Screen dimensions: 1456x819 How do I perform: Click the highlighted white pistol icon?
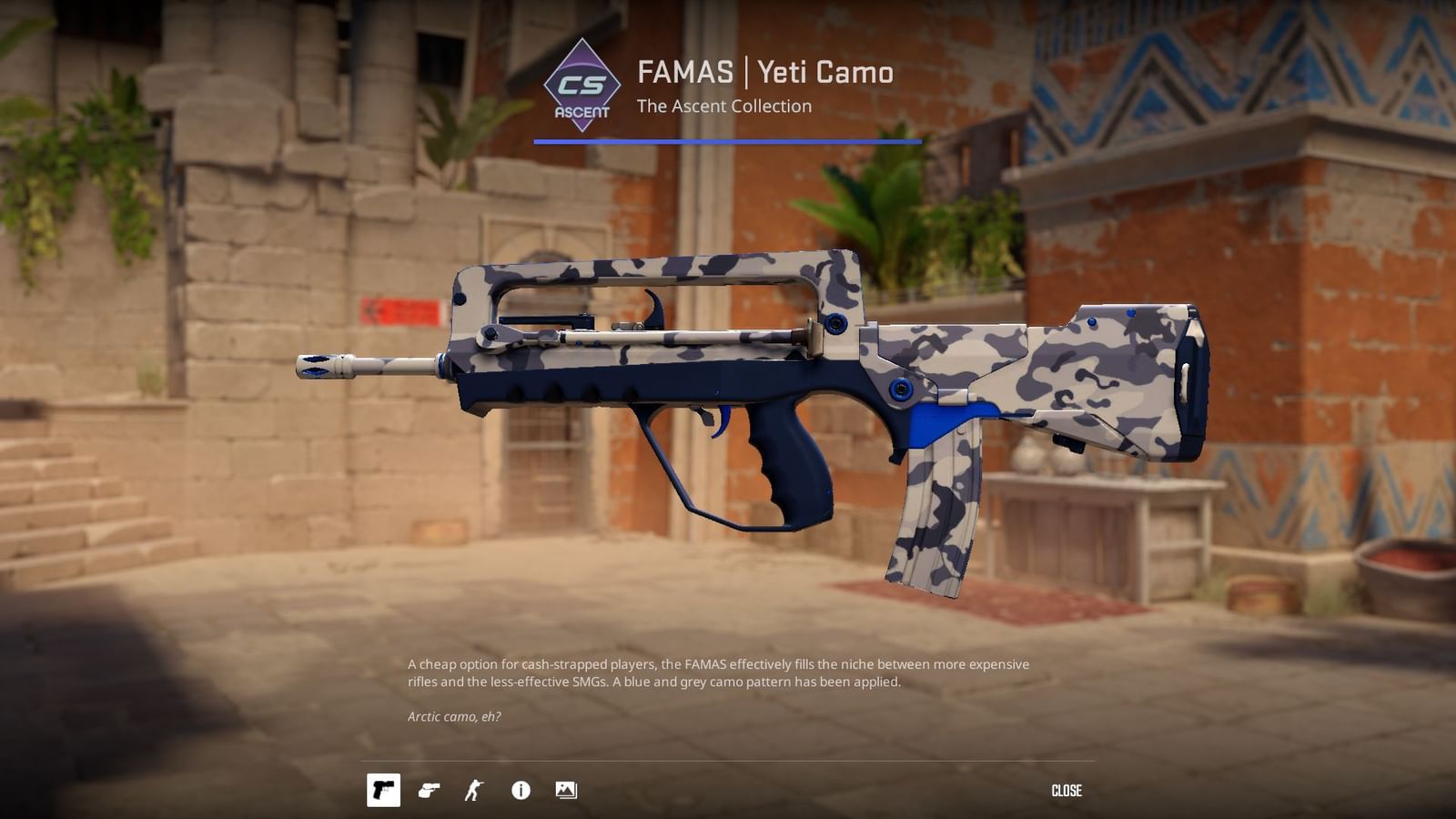point(384,791)
